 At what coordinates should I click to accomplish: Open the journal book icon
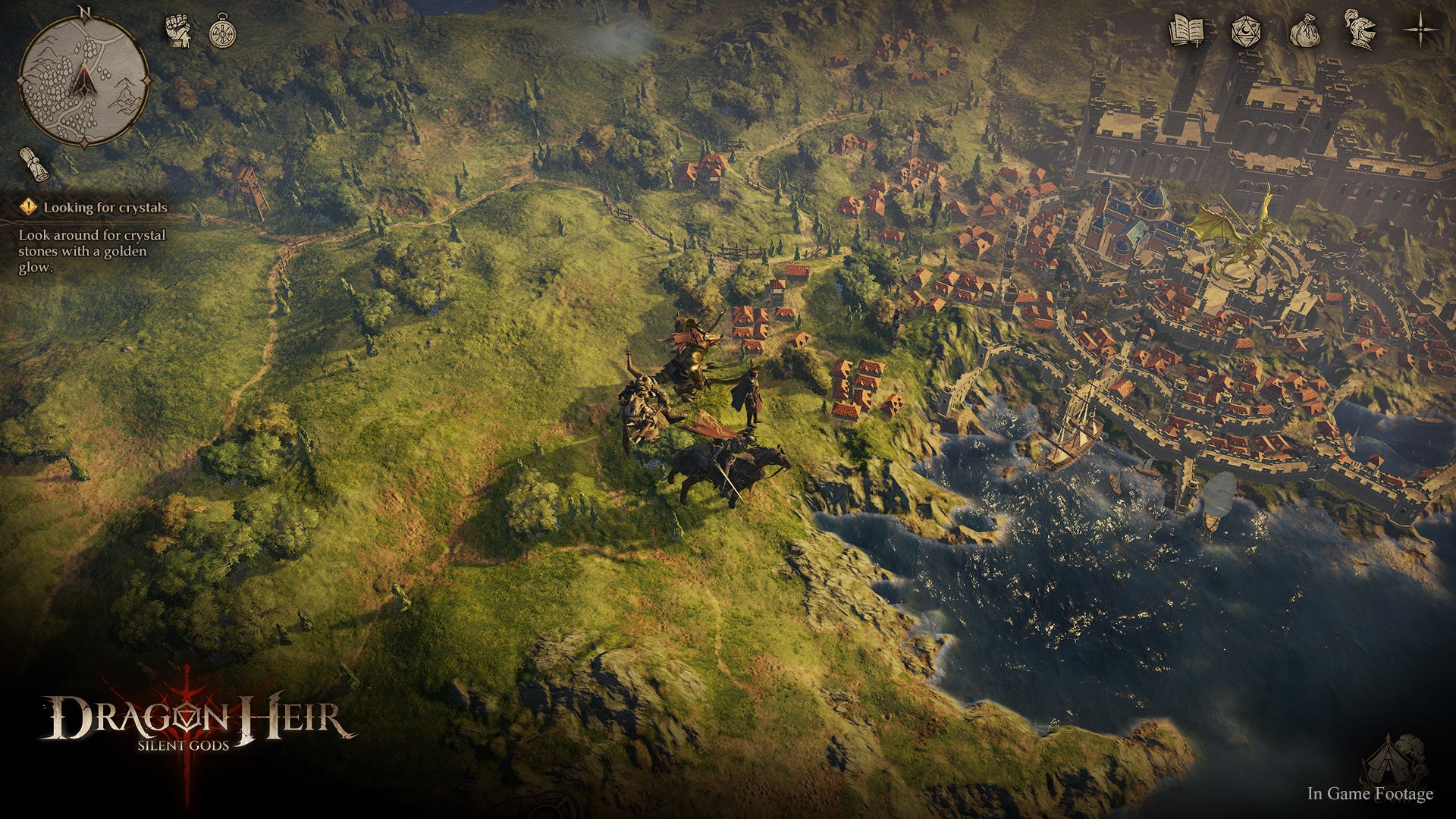(x=1187, y=31)
